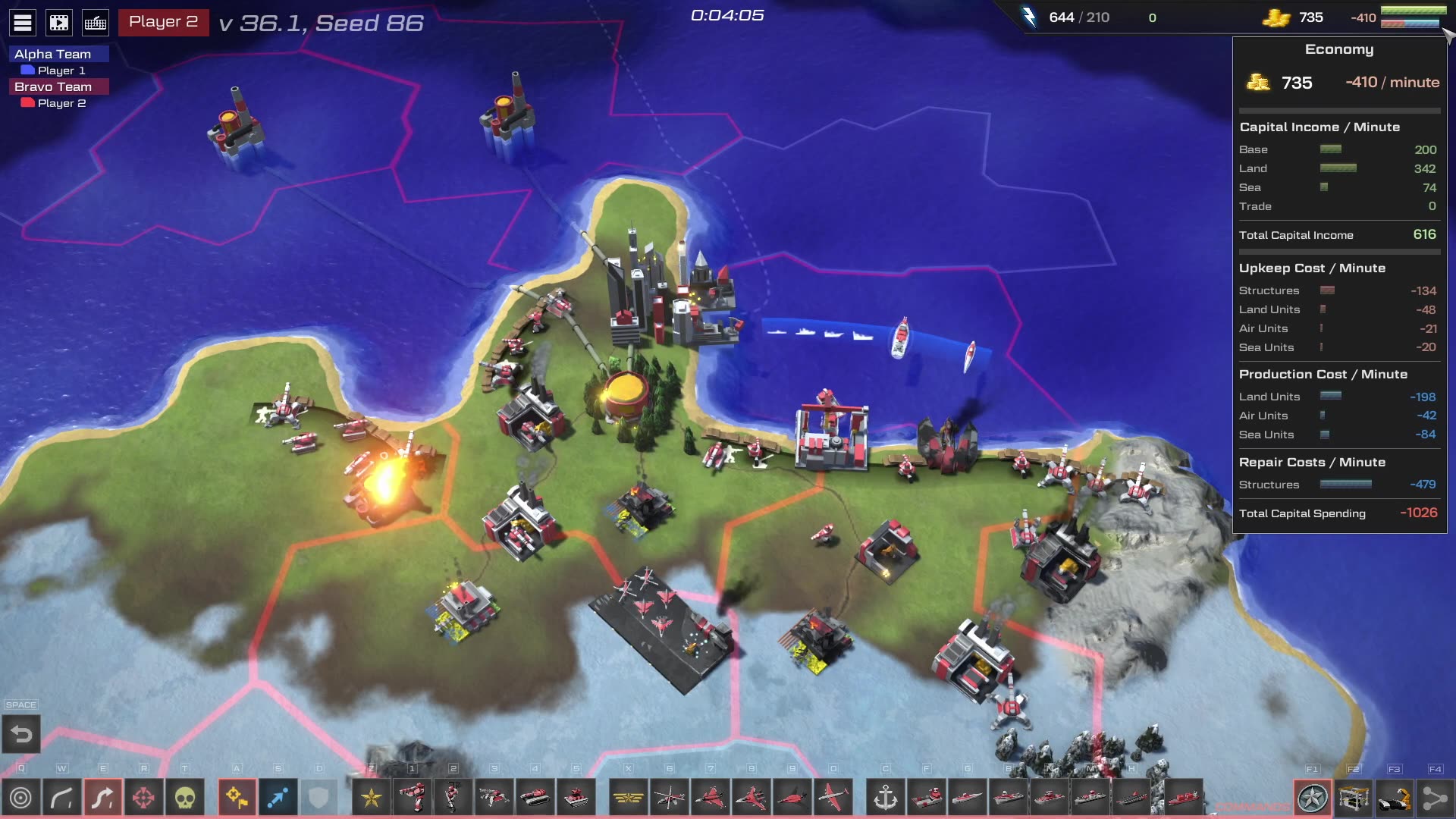Click the undo arrow button
This screenshot has width=1456, height=819.
coord(21,734)
